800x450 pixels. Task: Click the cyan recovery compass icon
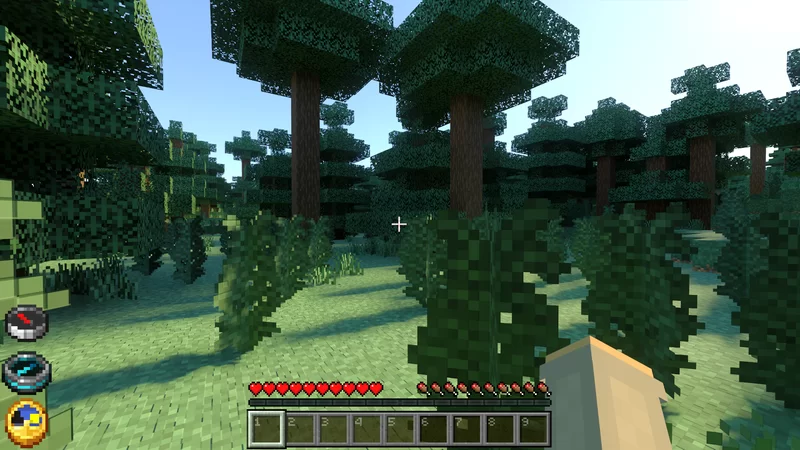[26, 372]
